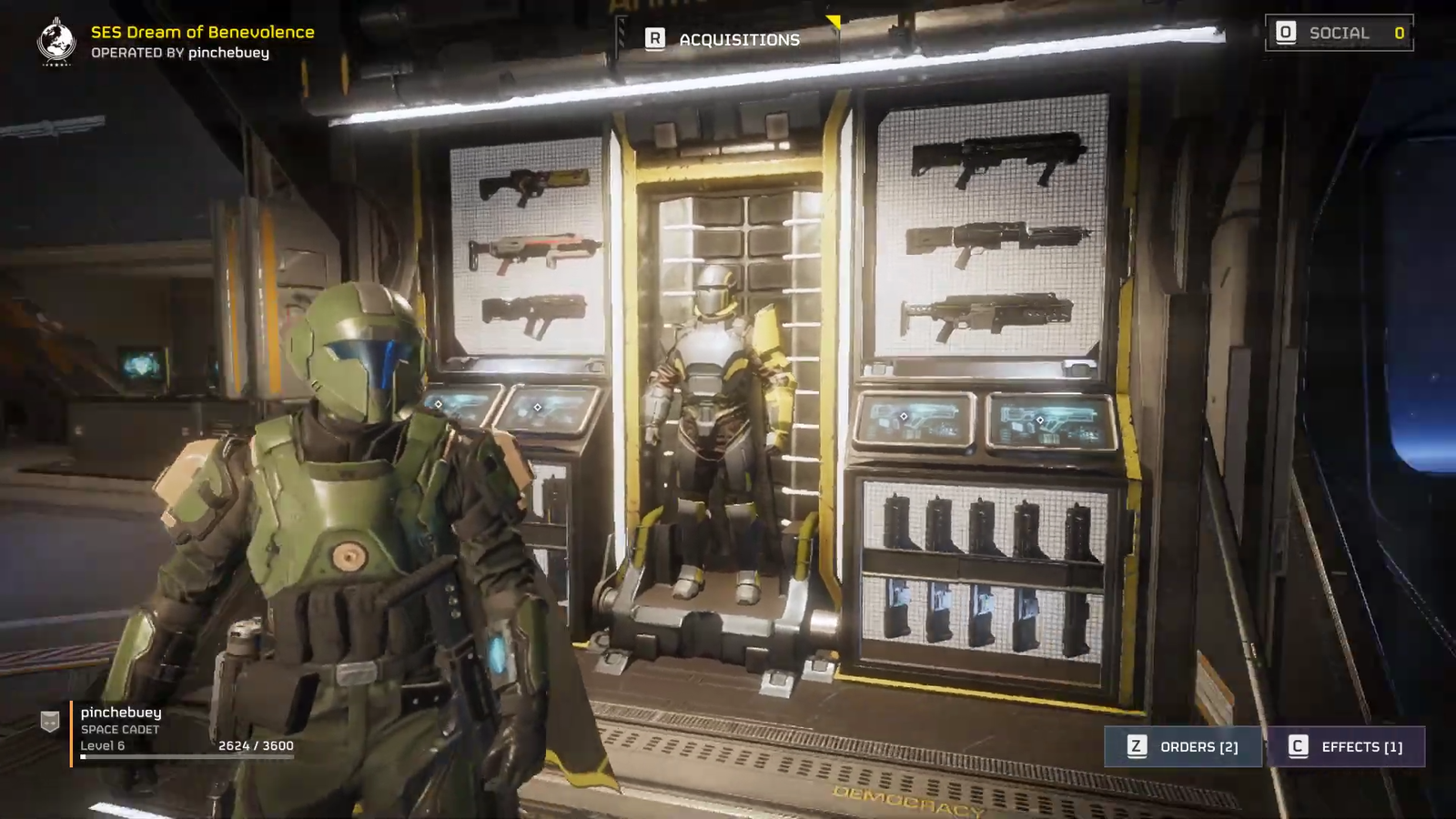This screenshot has height=819, width=1456.
Task: Open the Social panel
Action: pyautogui.click(x=1339, y=34)
